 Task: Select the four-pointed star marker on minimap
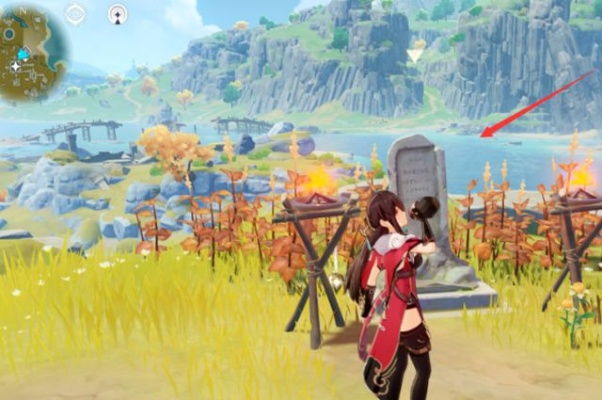[15, 66]
